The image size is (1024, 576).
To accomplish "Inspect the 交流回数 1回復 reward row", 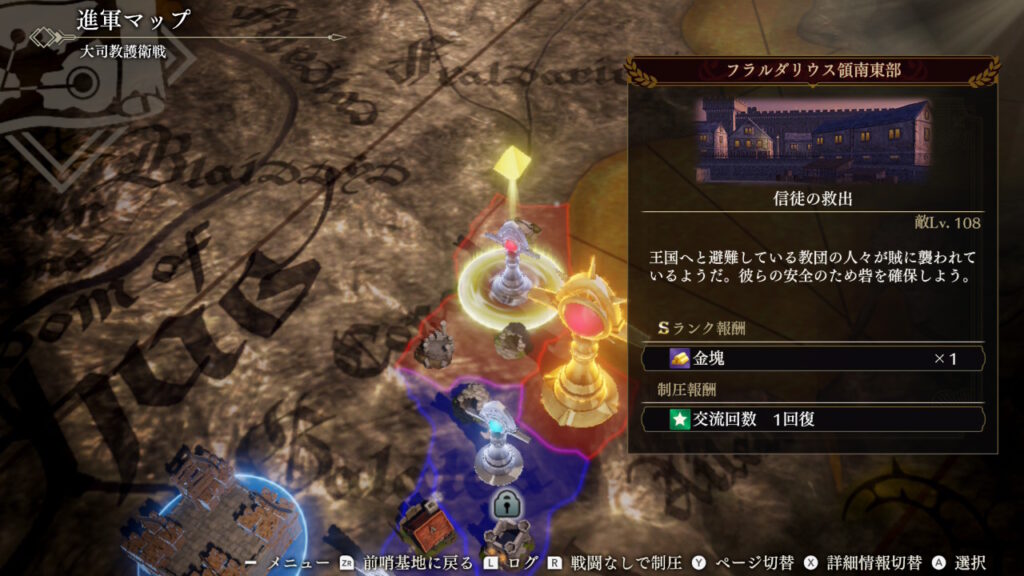I will tap(812, 419).
